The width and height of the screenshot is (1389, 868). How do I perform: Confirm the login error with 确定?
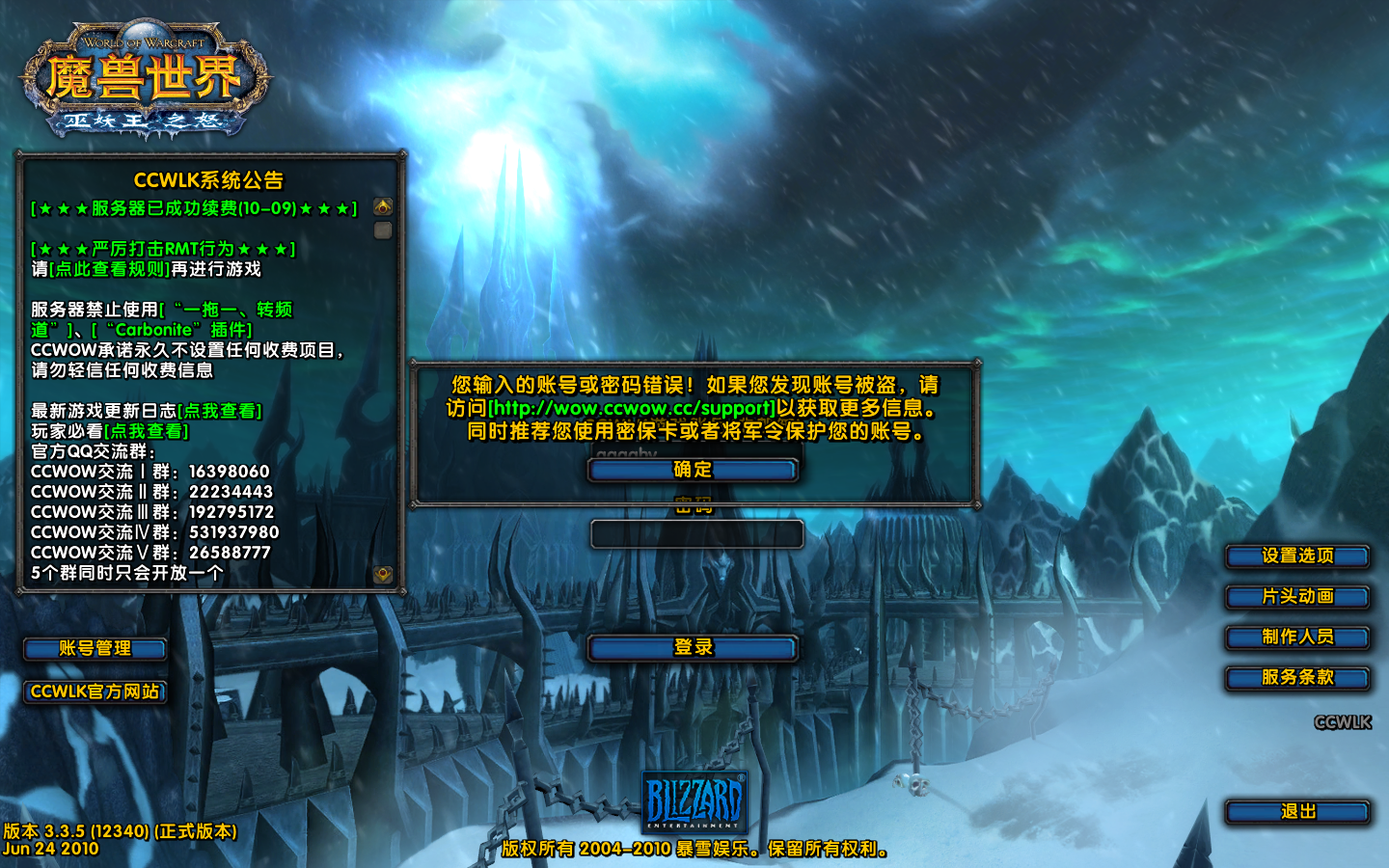(693, 470)
